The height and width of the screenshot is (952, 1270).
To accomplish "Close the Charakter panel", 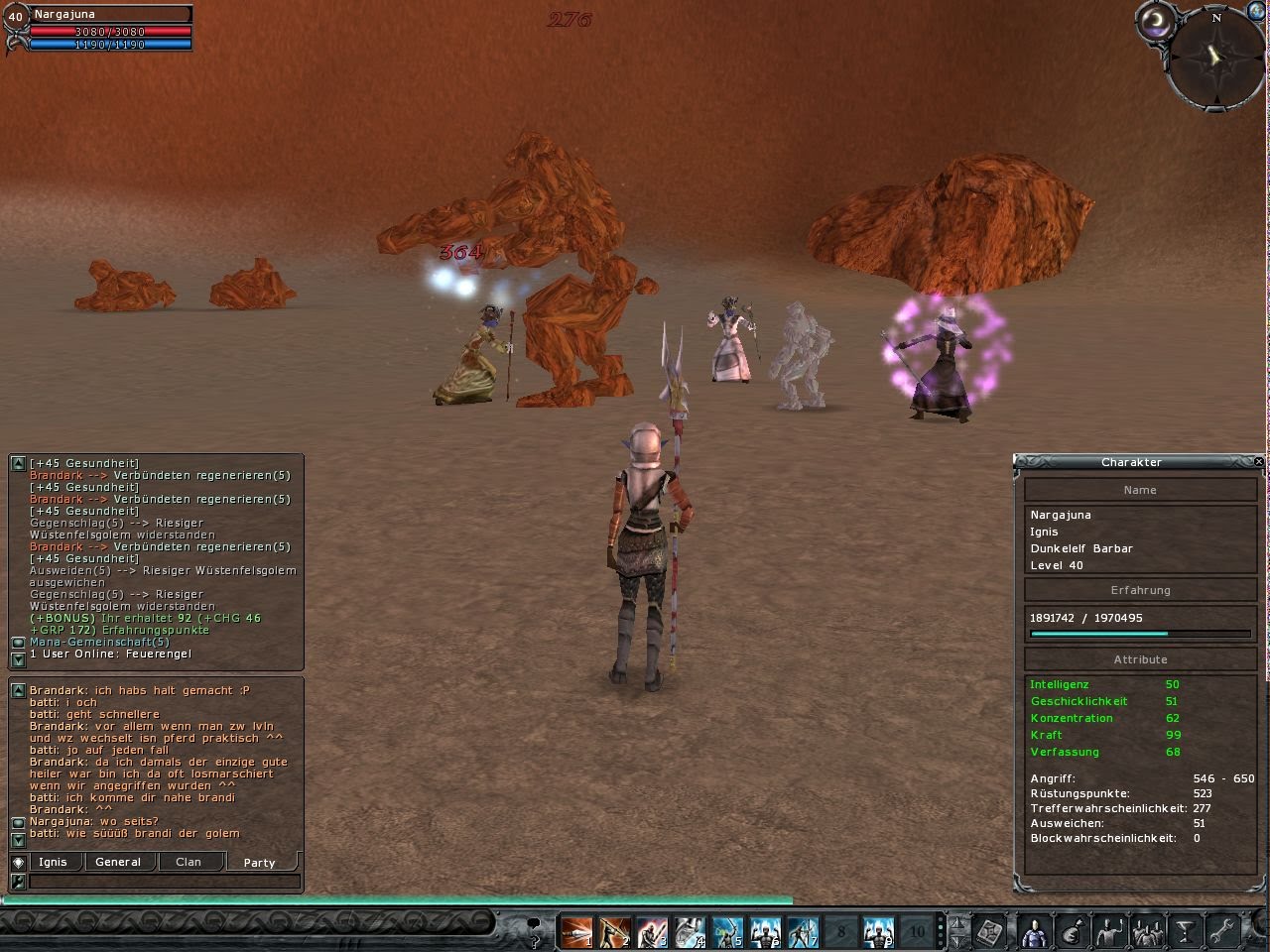I will click(x=1258, y=462).
